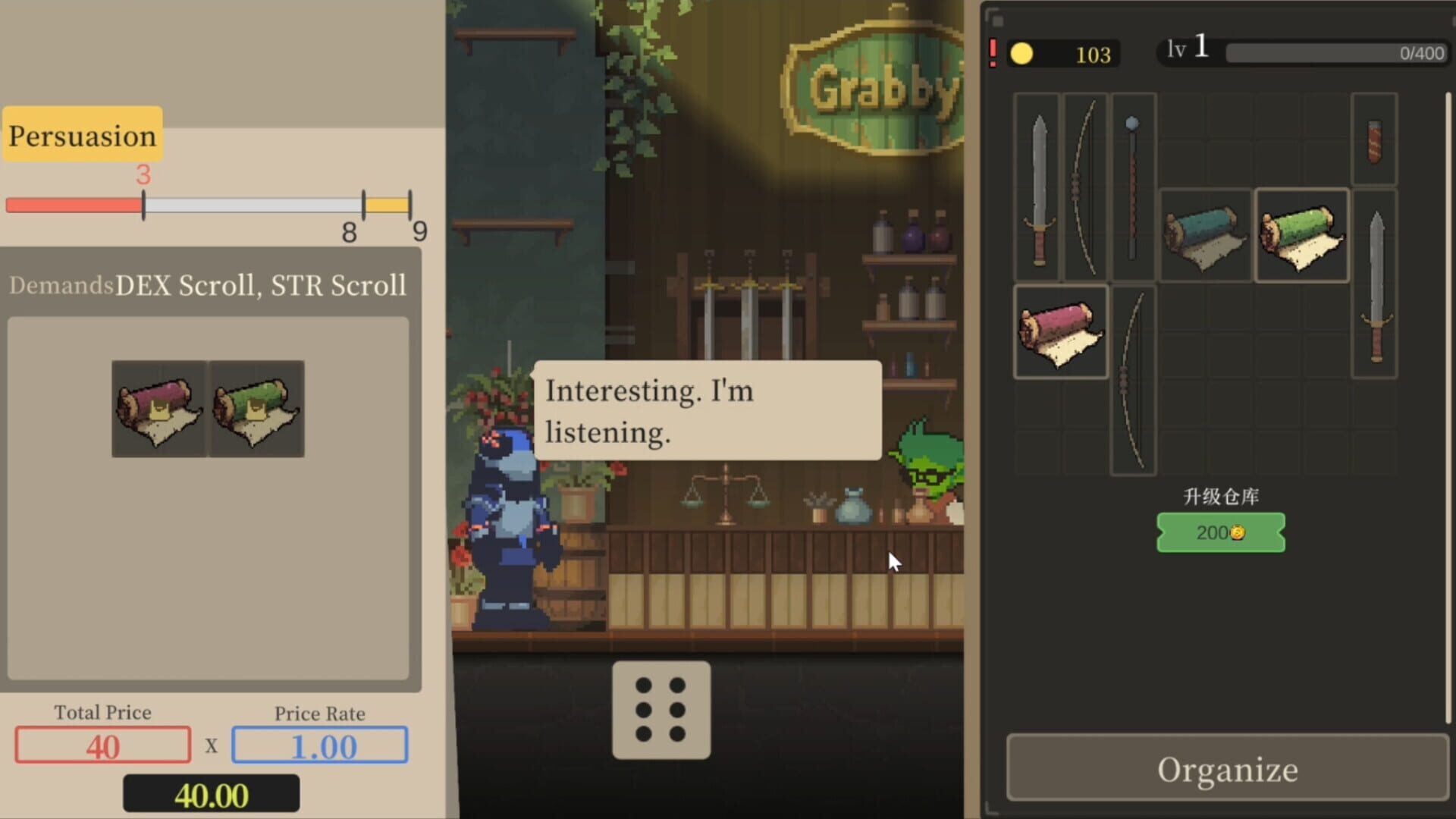
Task: Select the green scroll under Demands
Action: (x=256, y=409)
